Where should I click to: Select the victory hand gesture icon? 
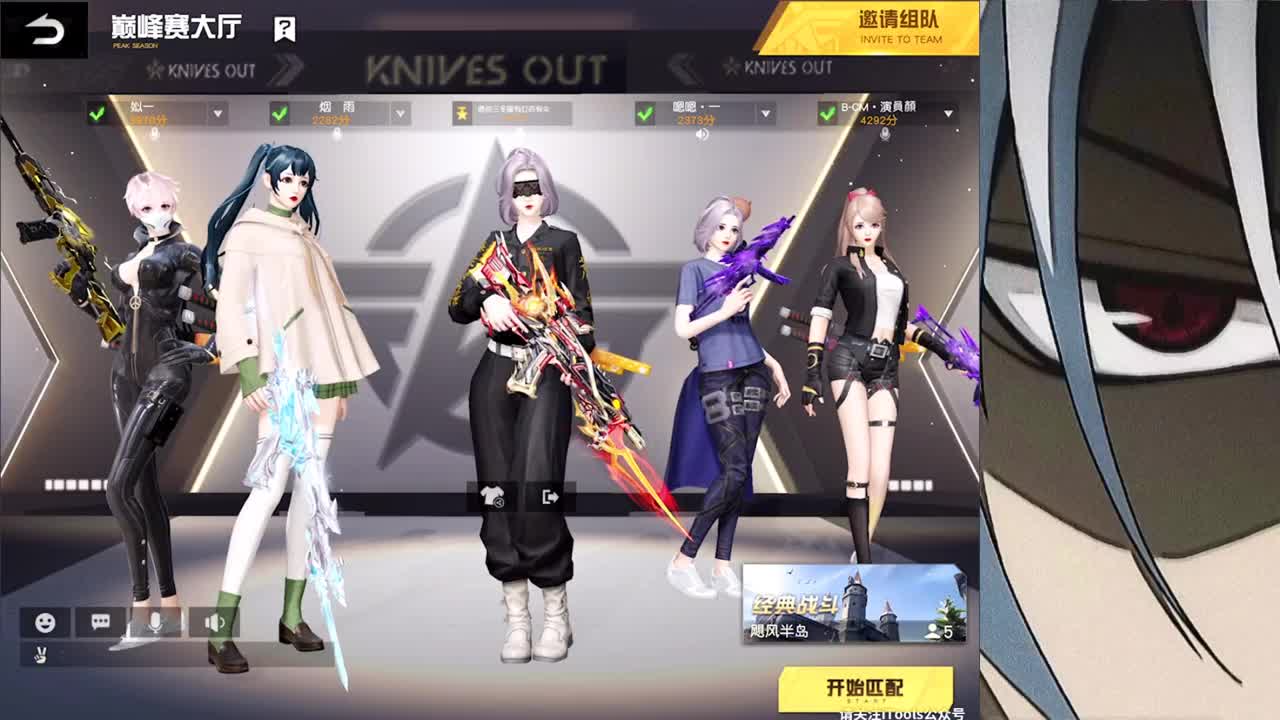coord(41,654)
